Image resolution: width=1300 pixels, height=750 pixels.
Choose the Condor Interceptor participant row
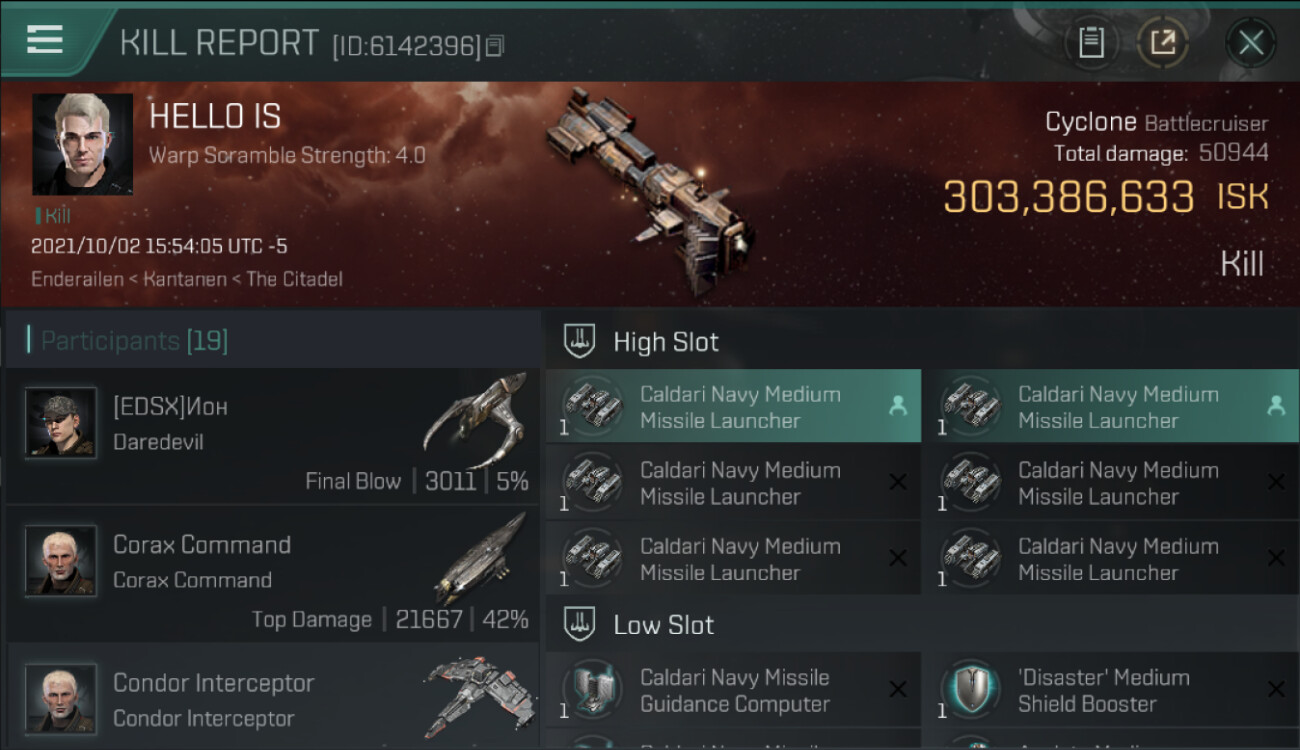(272, 698)
